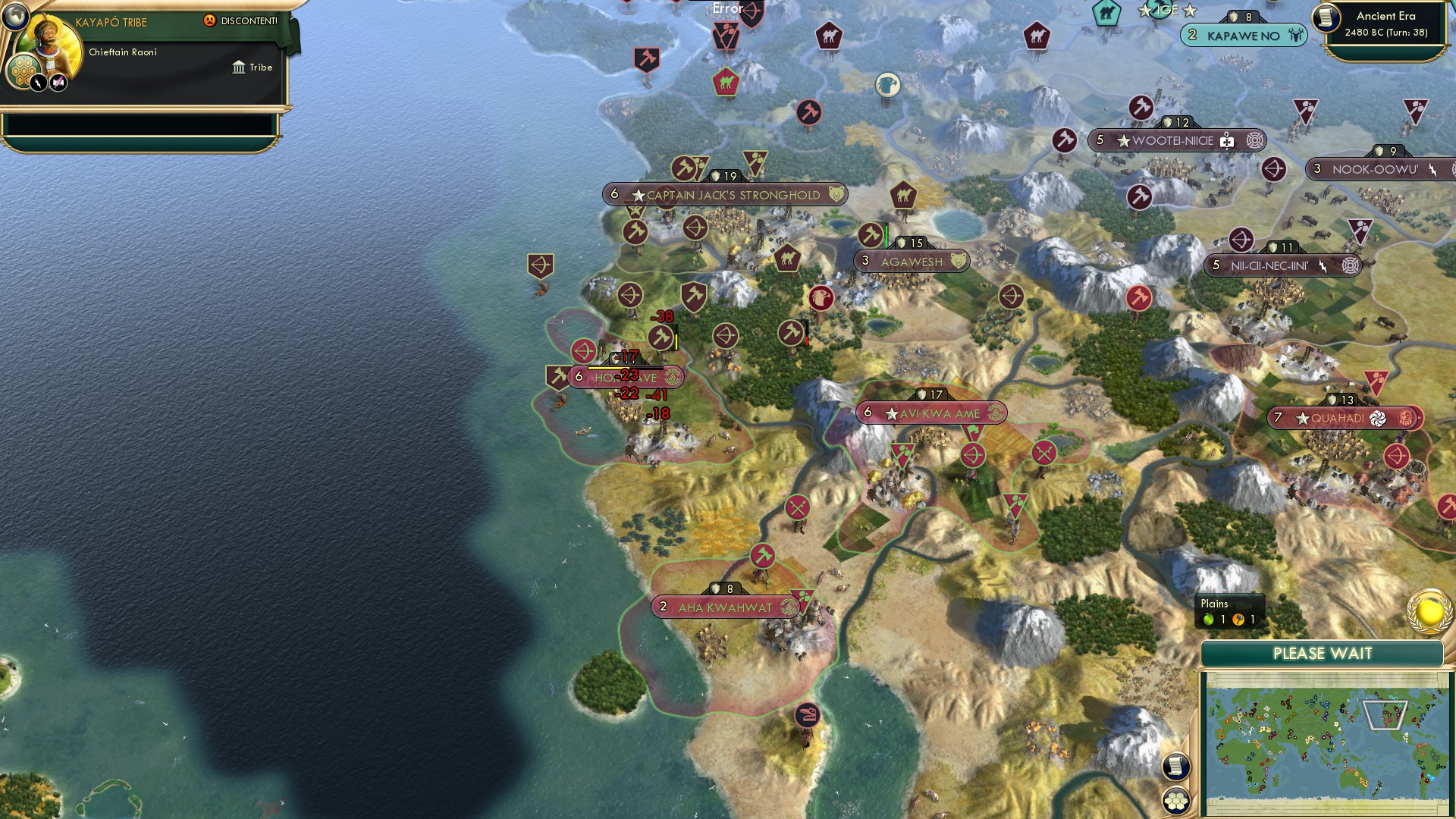Click the lightning icon below the leader portrait
The height and width of the screenshot is (819, 1456).
[x=38, y=82]
